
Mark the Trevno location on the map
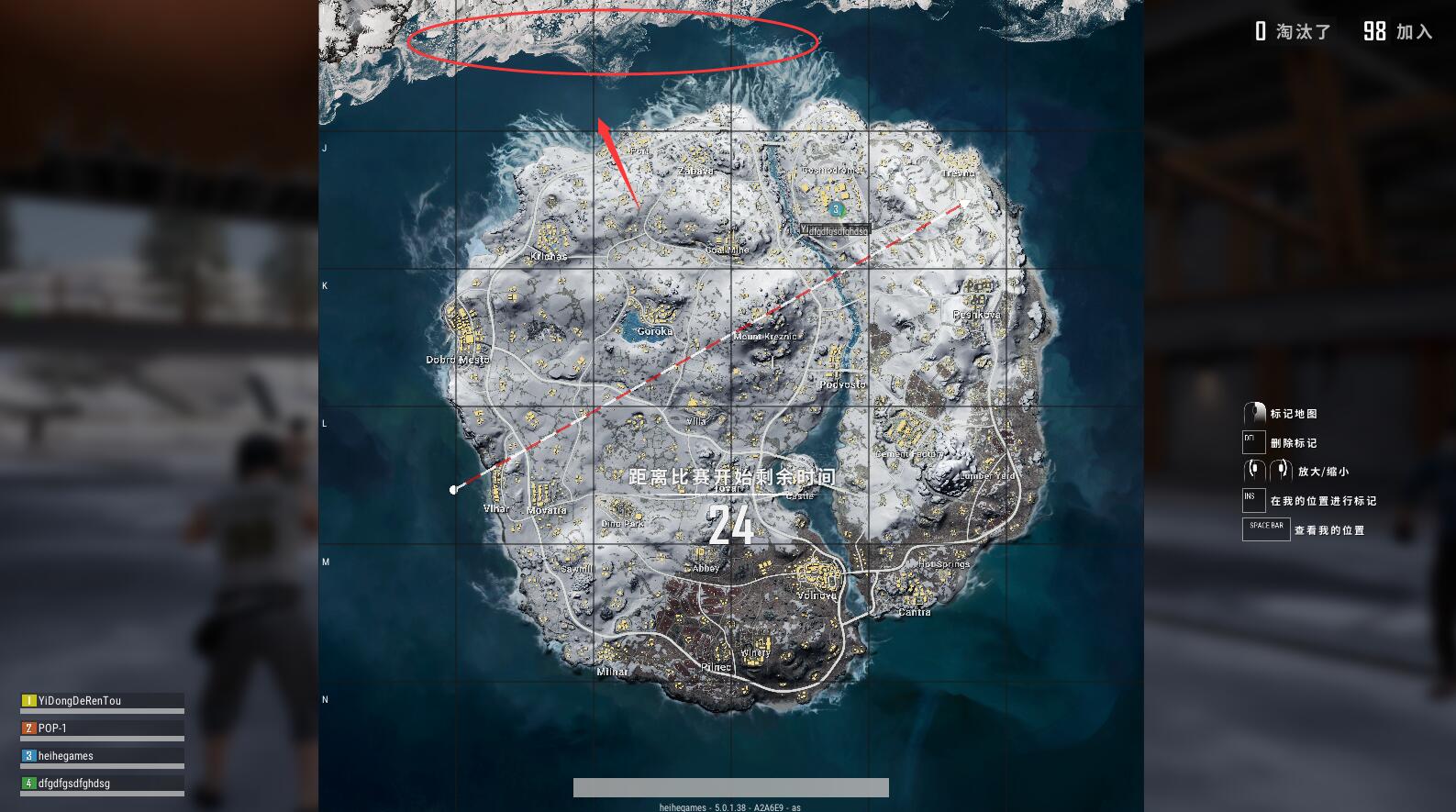click(959, 172)
